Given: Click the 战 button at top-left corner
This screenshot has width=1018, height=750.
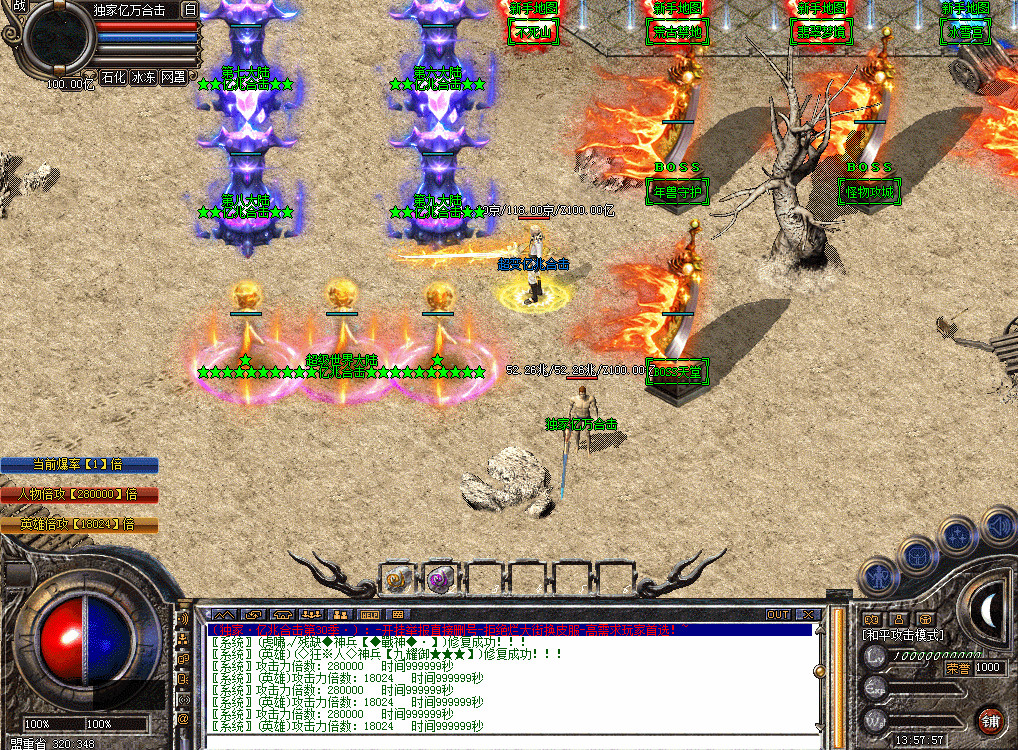Looking at the screenshot, I should 19,6.
